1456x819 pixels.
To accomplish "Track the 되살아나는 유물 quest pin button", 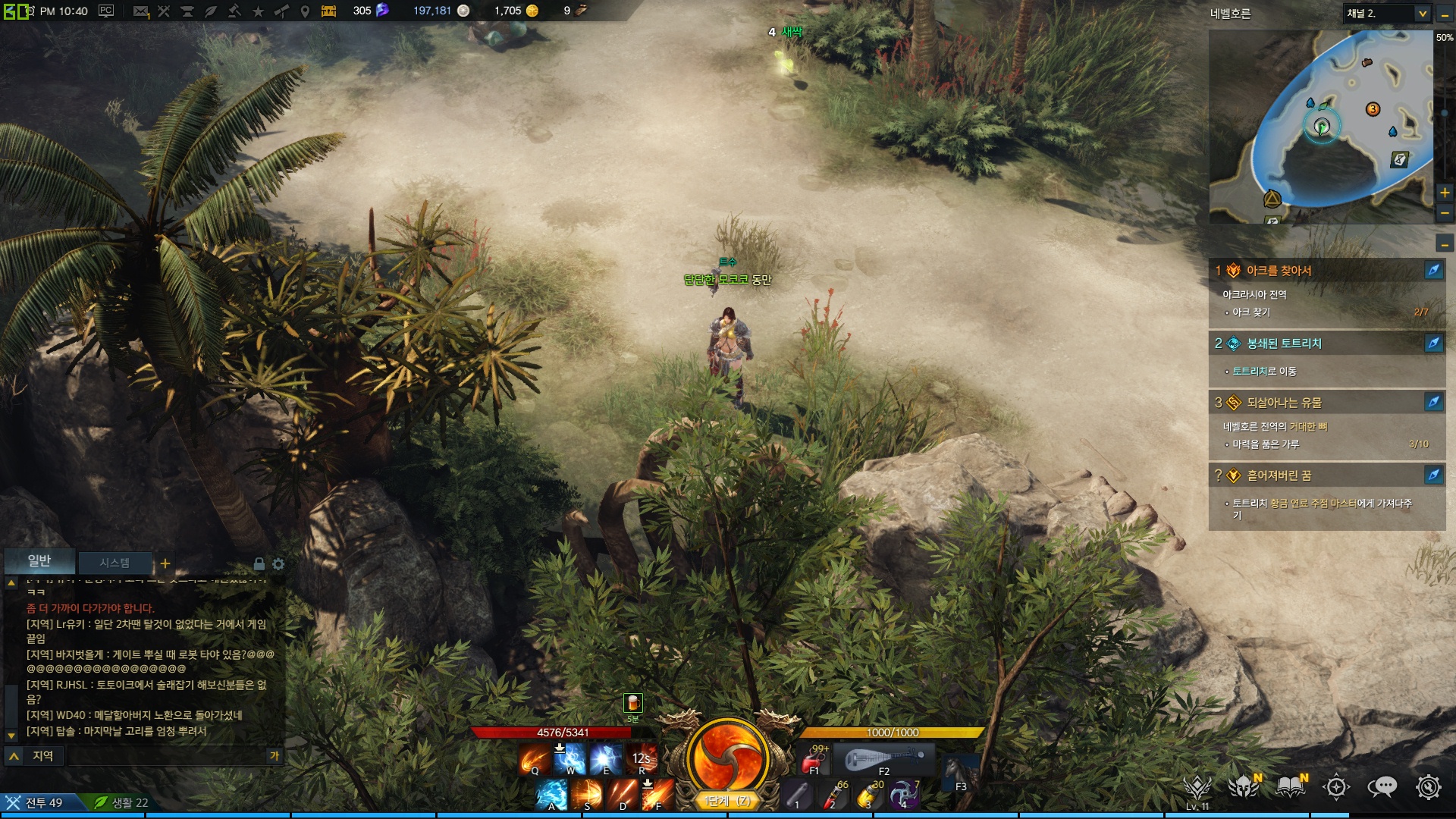I will pos(1433,402).
